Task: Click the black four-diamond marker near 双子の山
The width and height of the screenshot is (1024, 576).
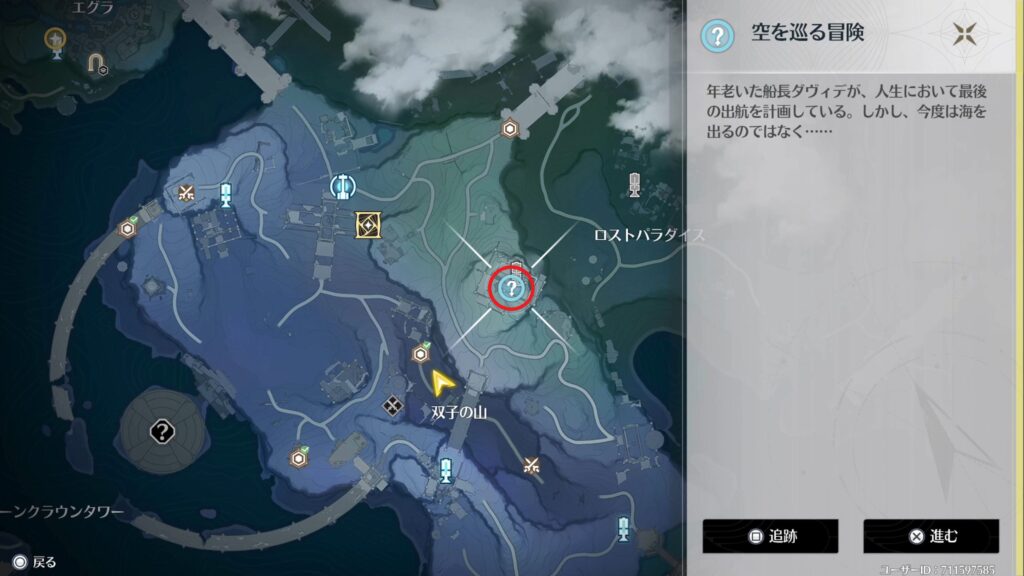Action: (393, 406)
